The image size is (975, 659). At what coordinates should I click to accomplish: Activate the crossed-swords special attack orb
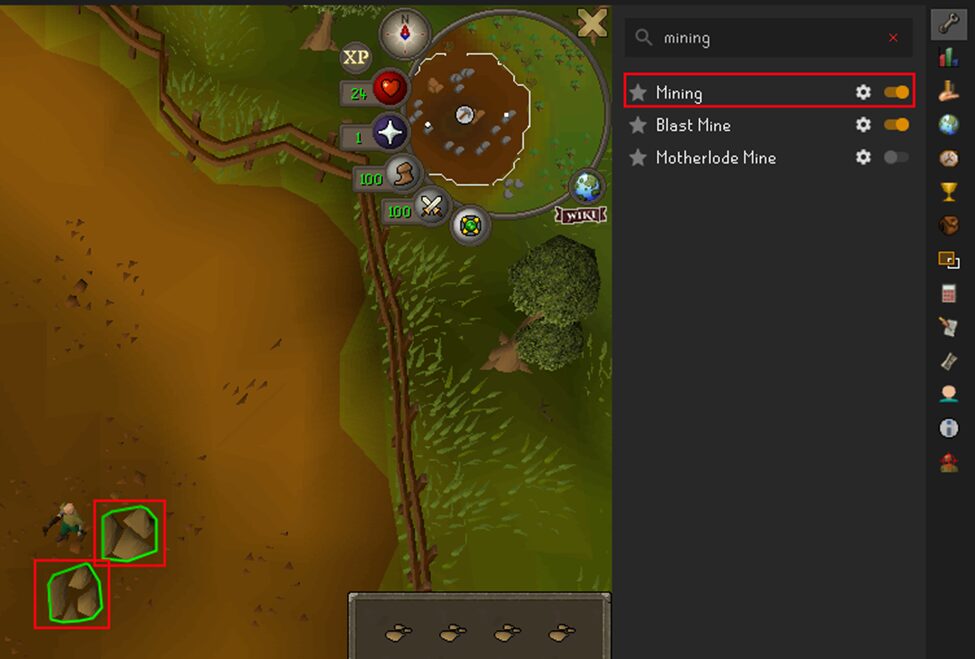(x=431, y=207)
